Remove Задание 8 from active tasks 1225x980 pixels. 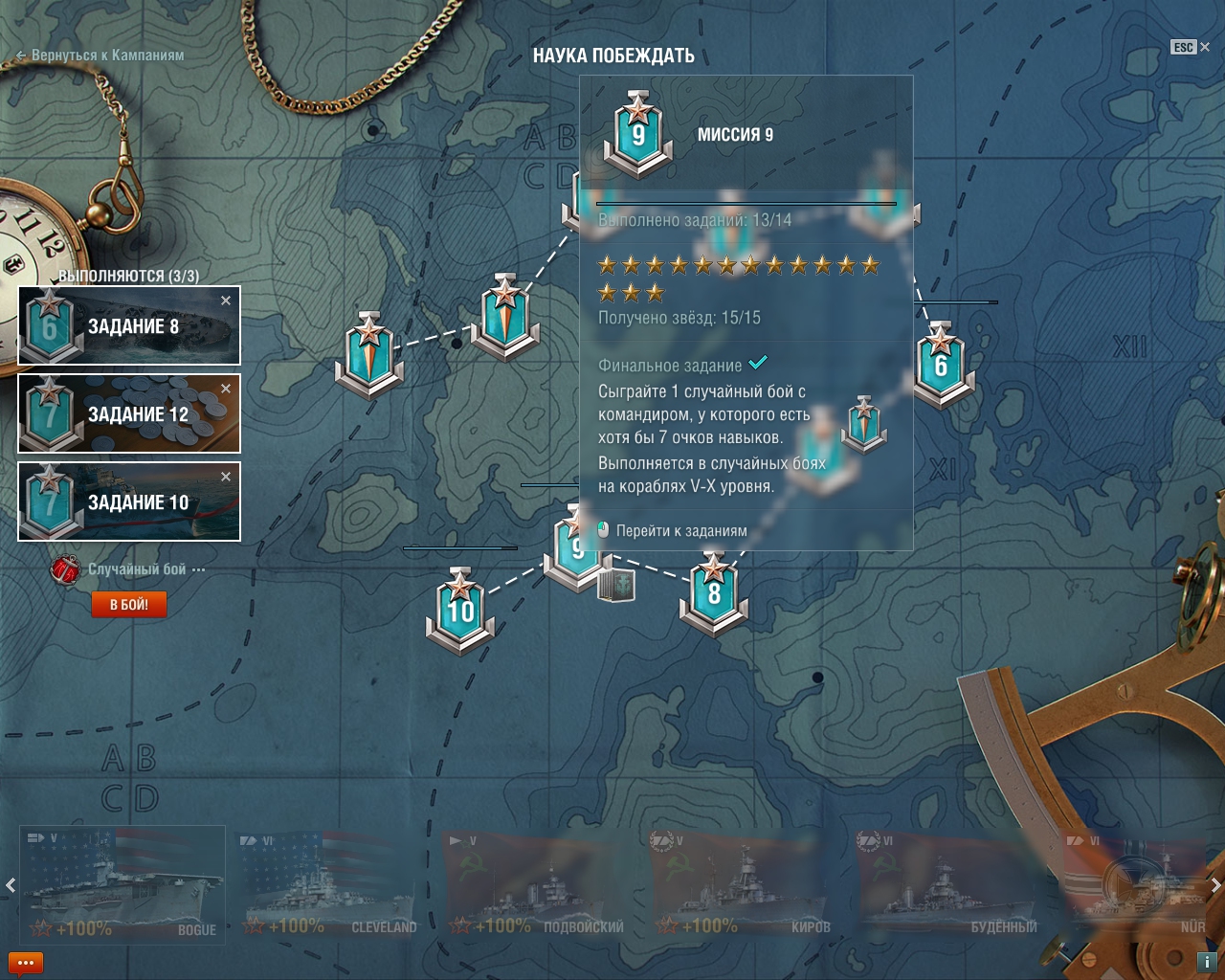226,301
